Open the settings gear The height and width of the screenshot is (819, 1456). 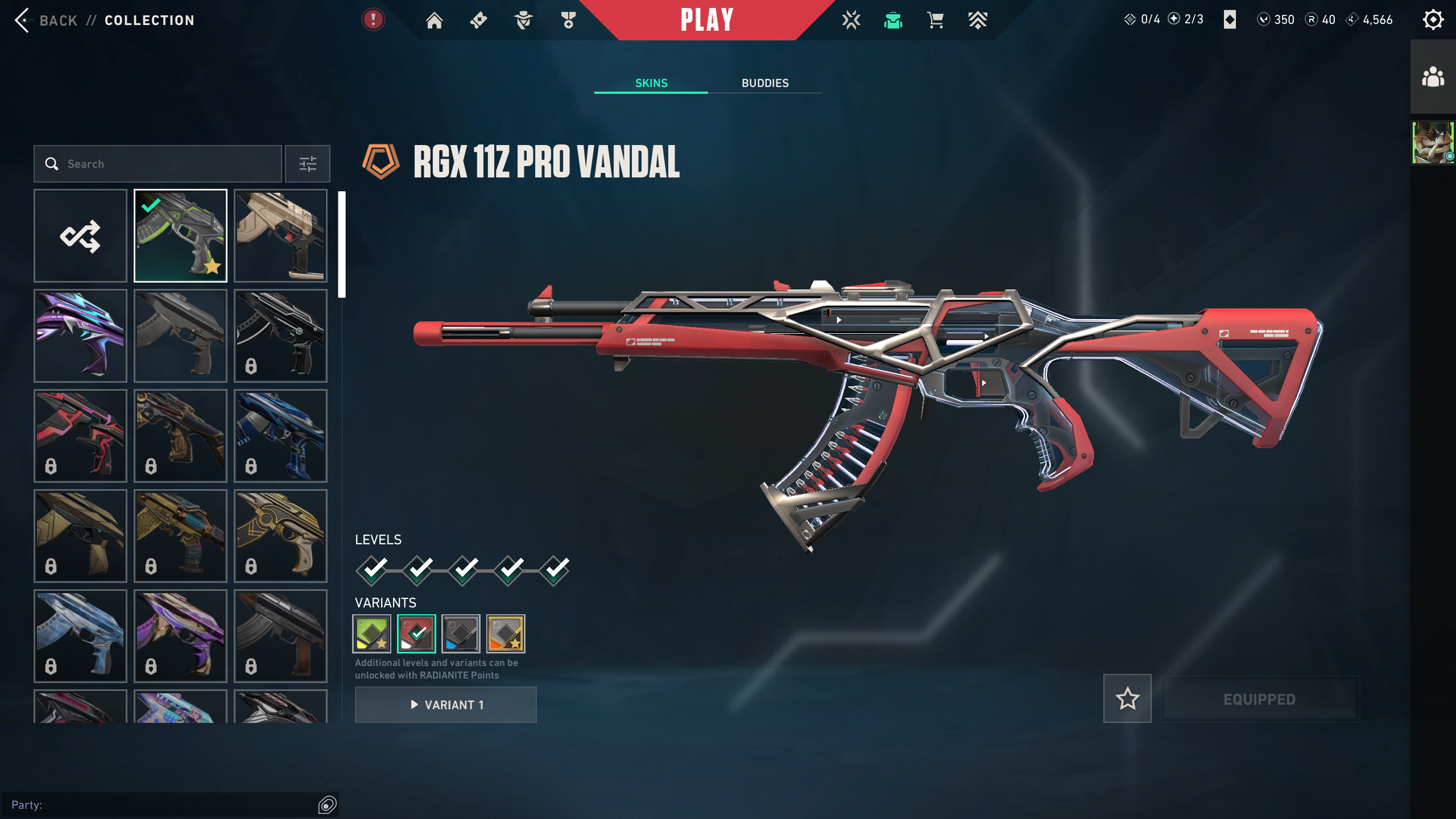pyautogui.click(x=1433, y=20)
